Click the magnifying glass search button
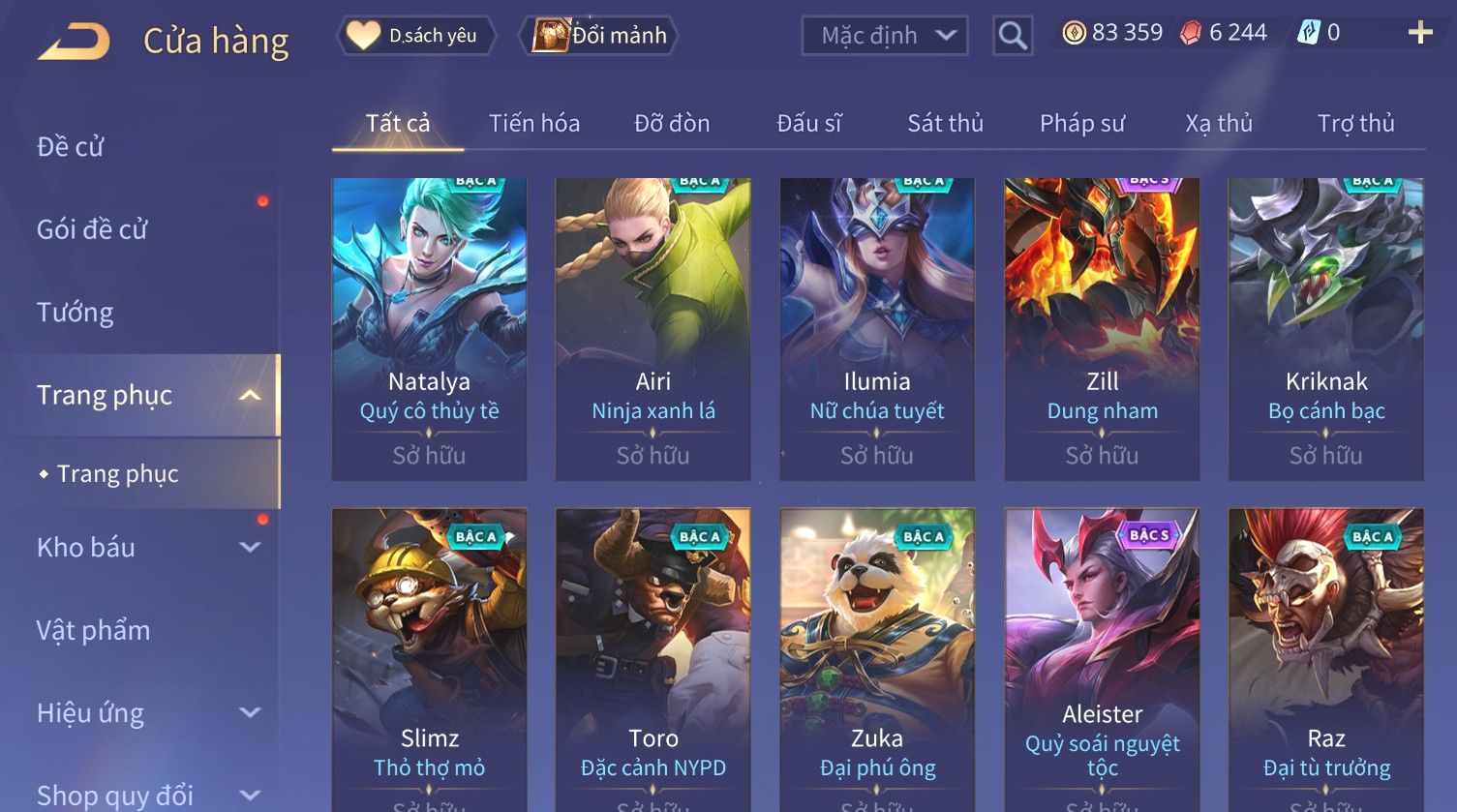 click(1013, 36)
